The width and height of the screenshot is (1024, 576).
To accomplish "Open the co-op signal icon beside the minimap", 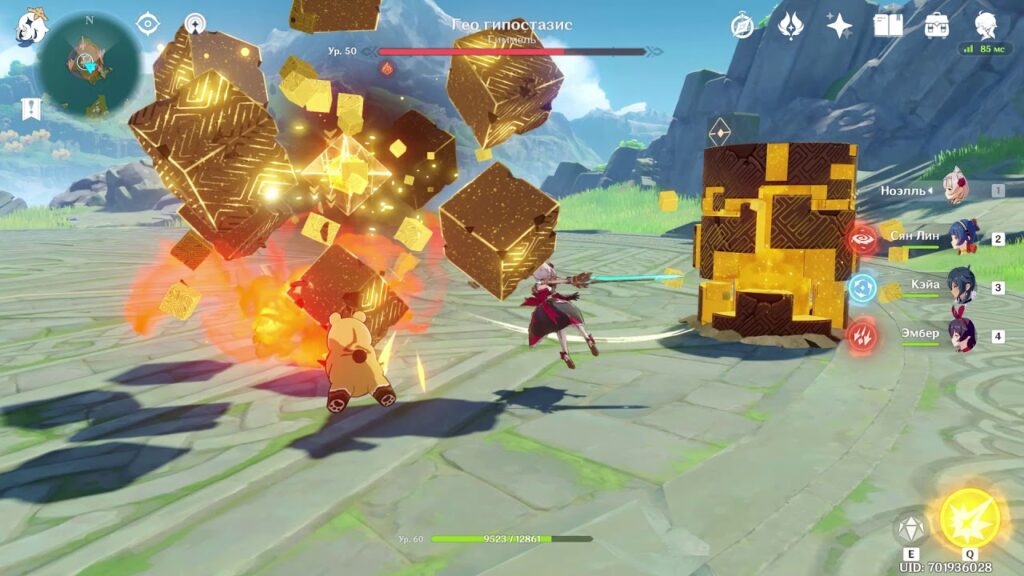I will click(x=195, y=23).
